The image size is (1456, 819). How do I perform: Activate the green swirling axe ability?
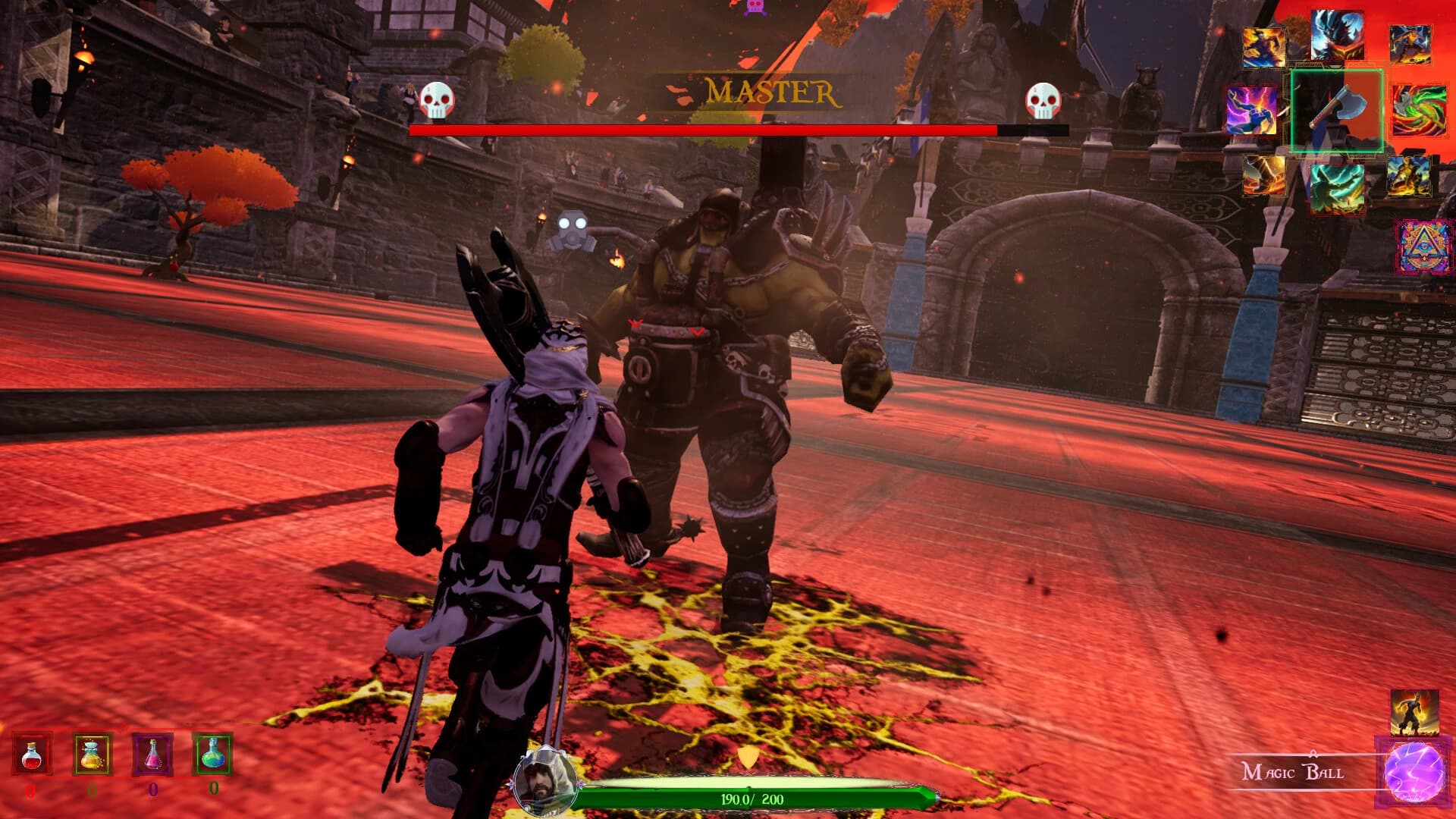coord(1419,109)
